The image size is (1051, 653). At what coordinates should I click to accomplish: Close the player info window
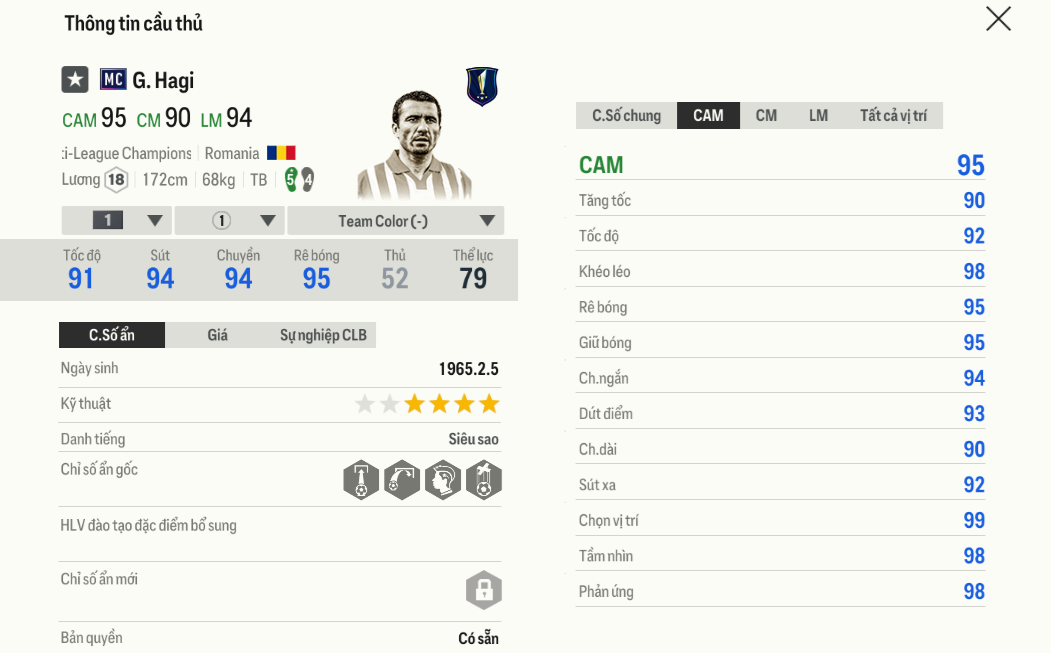(x=998, y=19)
